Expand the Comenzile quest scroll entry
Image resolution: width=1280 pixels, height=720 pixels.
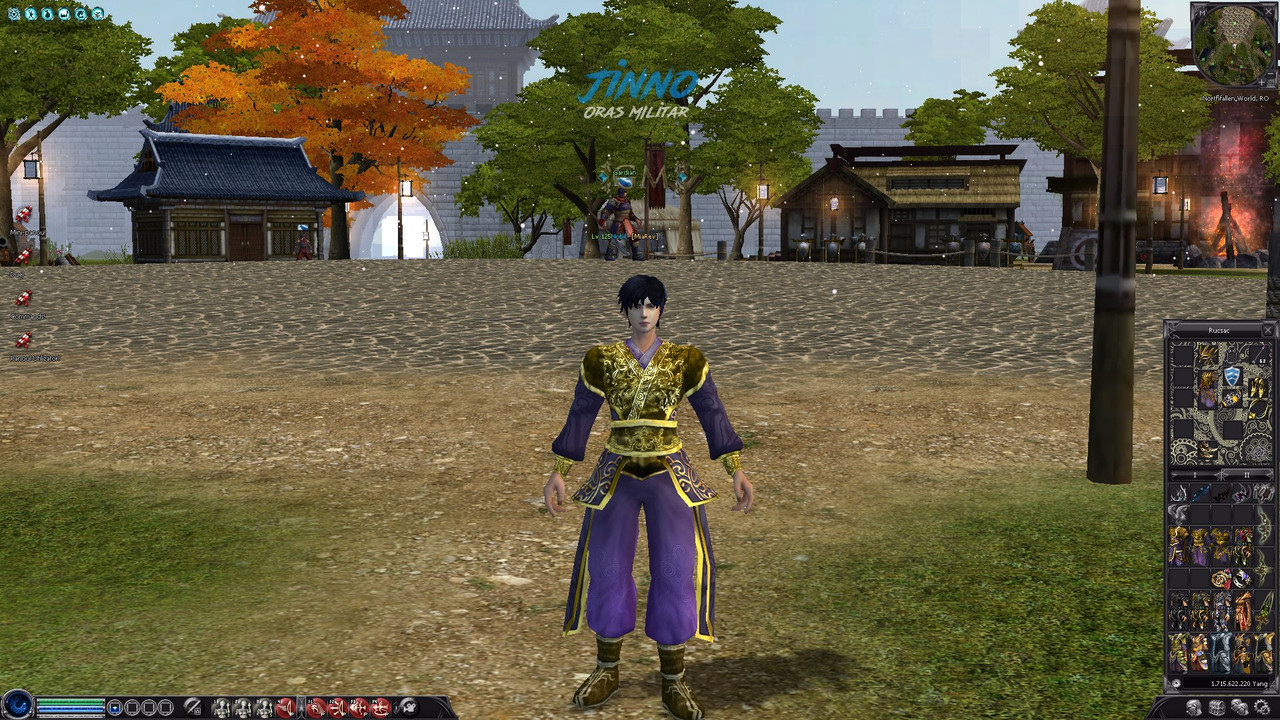[x=24, y=296]
